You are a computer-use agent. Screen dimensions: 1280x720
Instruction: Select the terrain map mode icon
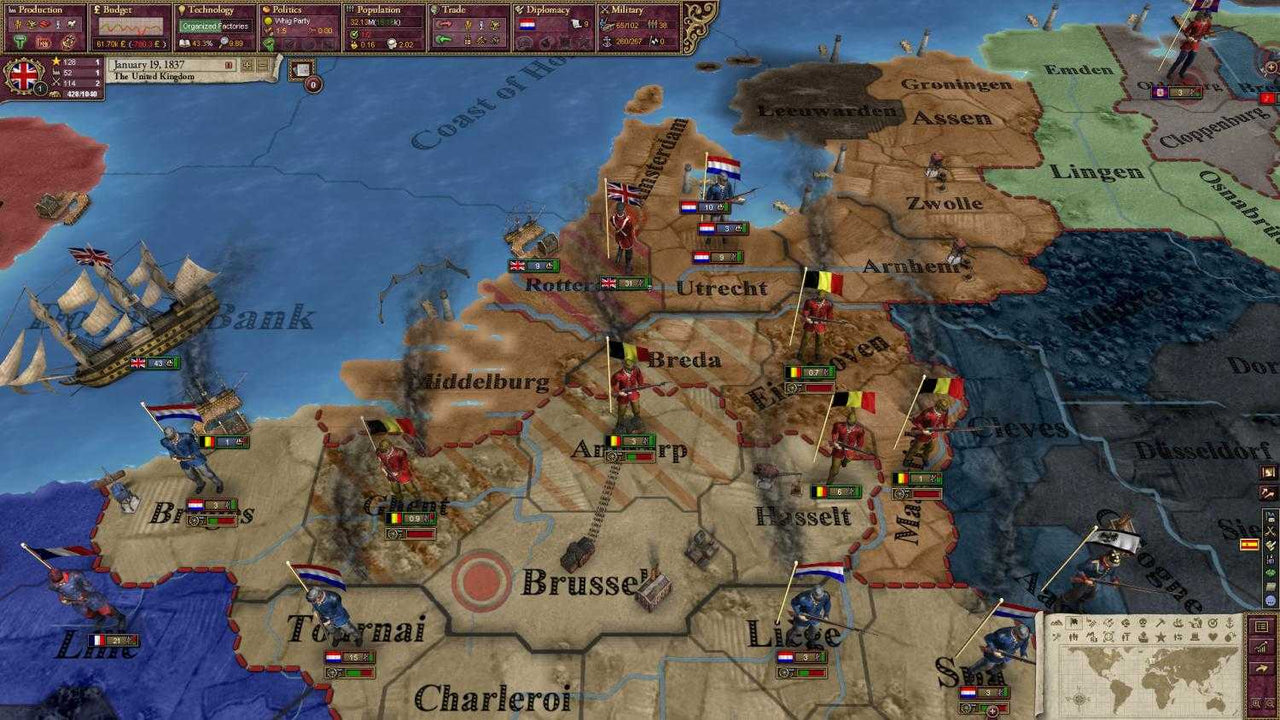[1056, 623]
